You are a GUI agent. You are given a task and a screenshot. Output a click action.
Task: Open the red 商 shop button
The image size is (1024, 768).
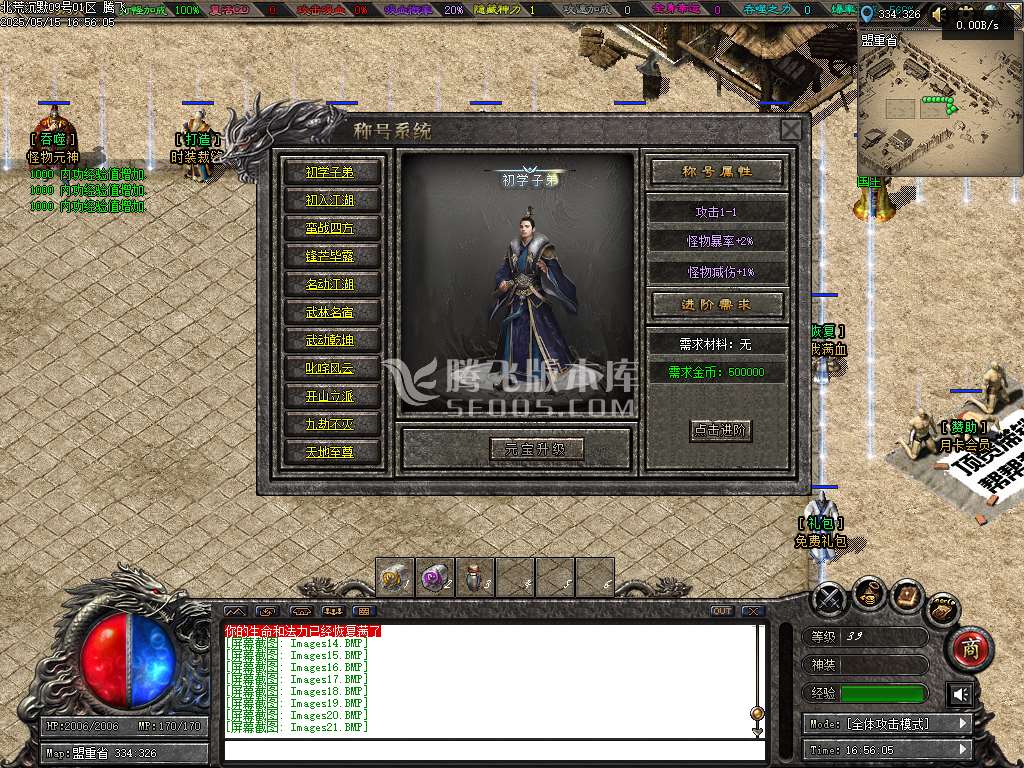968,649
